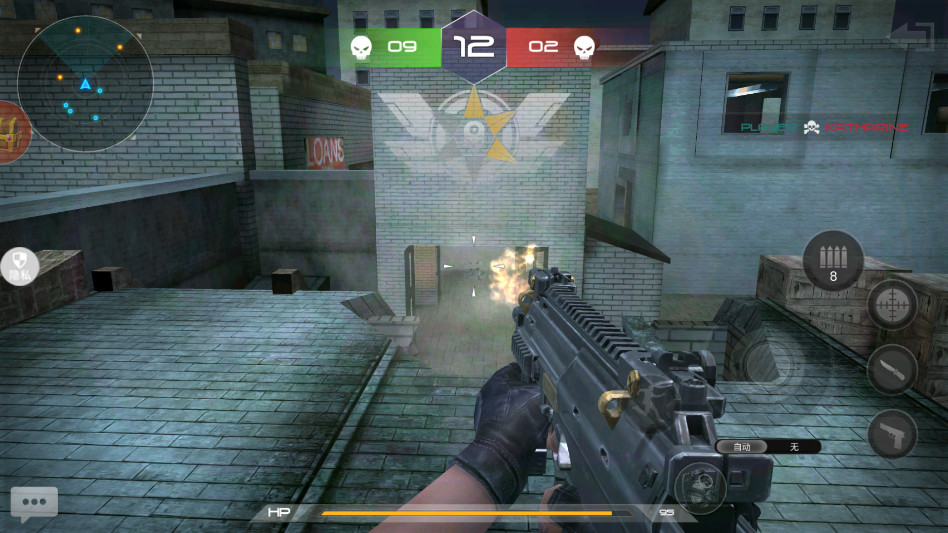
Task: Reload using the bullets ammo button
Action: coord(833,260)
